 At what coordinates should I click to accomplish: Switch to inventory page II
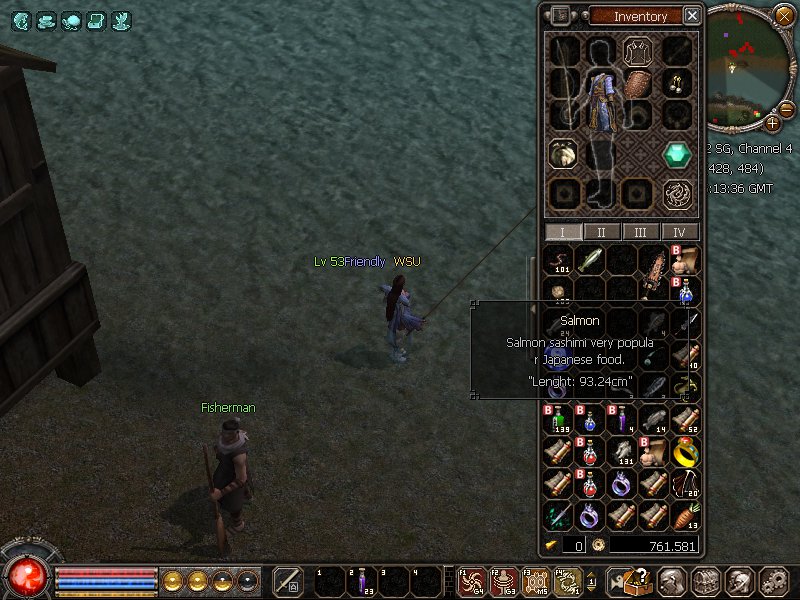tap(601, 232)
